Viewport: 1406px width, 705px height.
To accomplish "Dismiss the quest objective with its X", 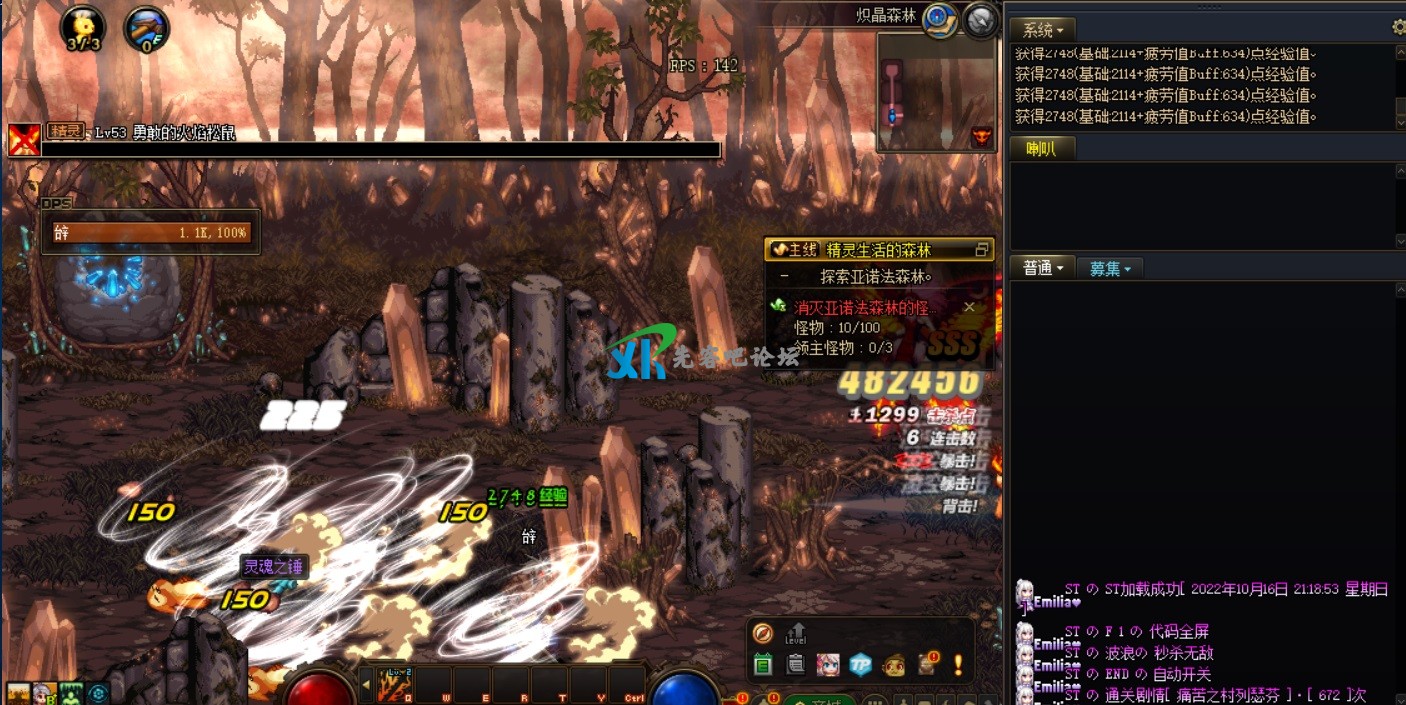I will [x=969, y=308].
